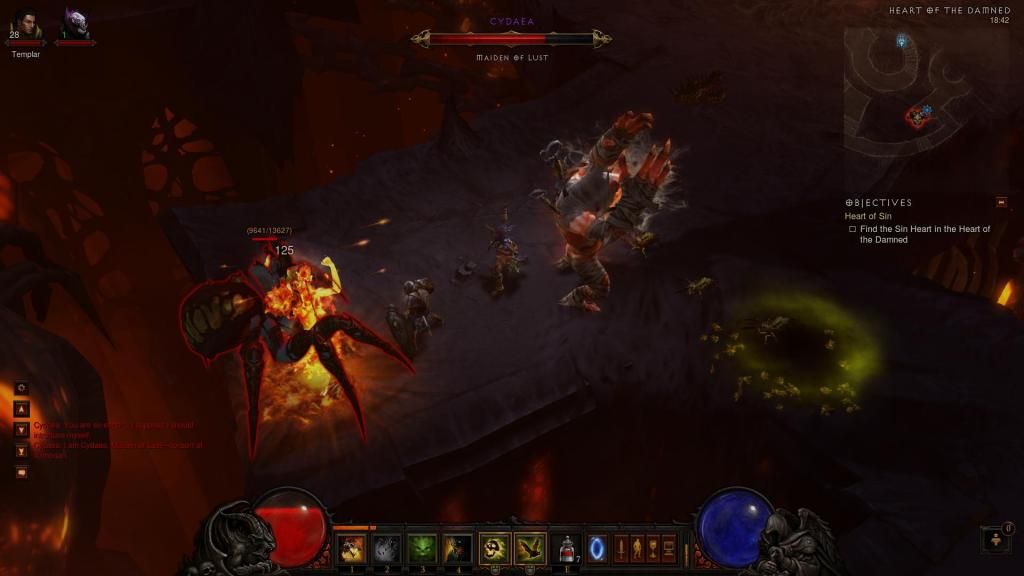Open the skills menu sword icon

(x=620, y=549)
